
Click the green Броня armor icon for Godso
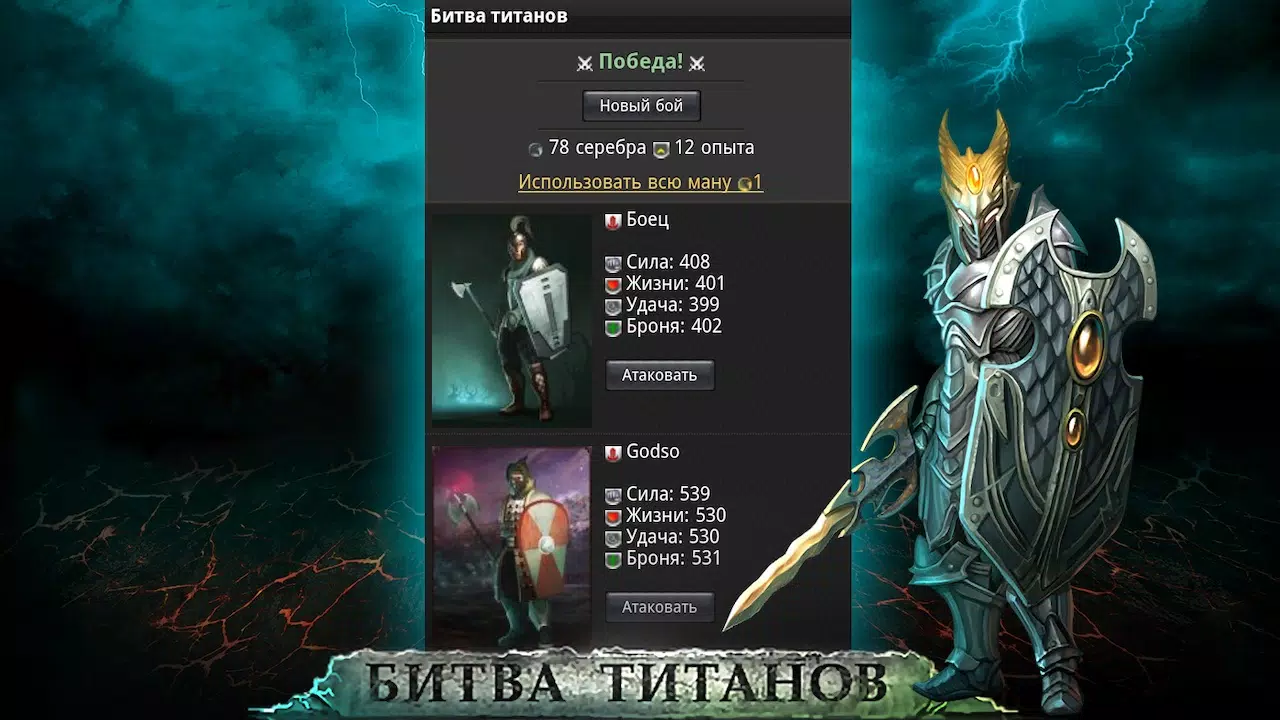coord(615,558)
